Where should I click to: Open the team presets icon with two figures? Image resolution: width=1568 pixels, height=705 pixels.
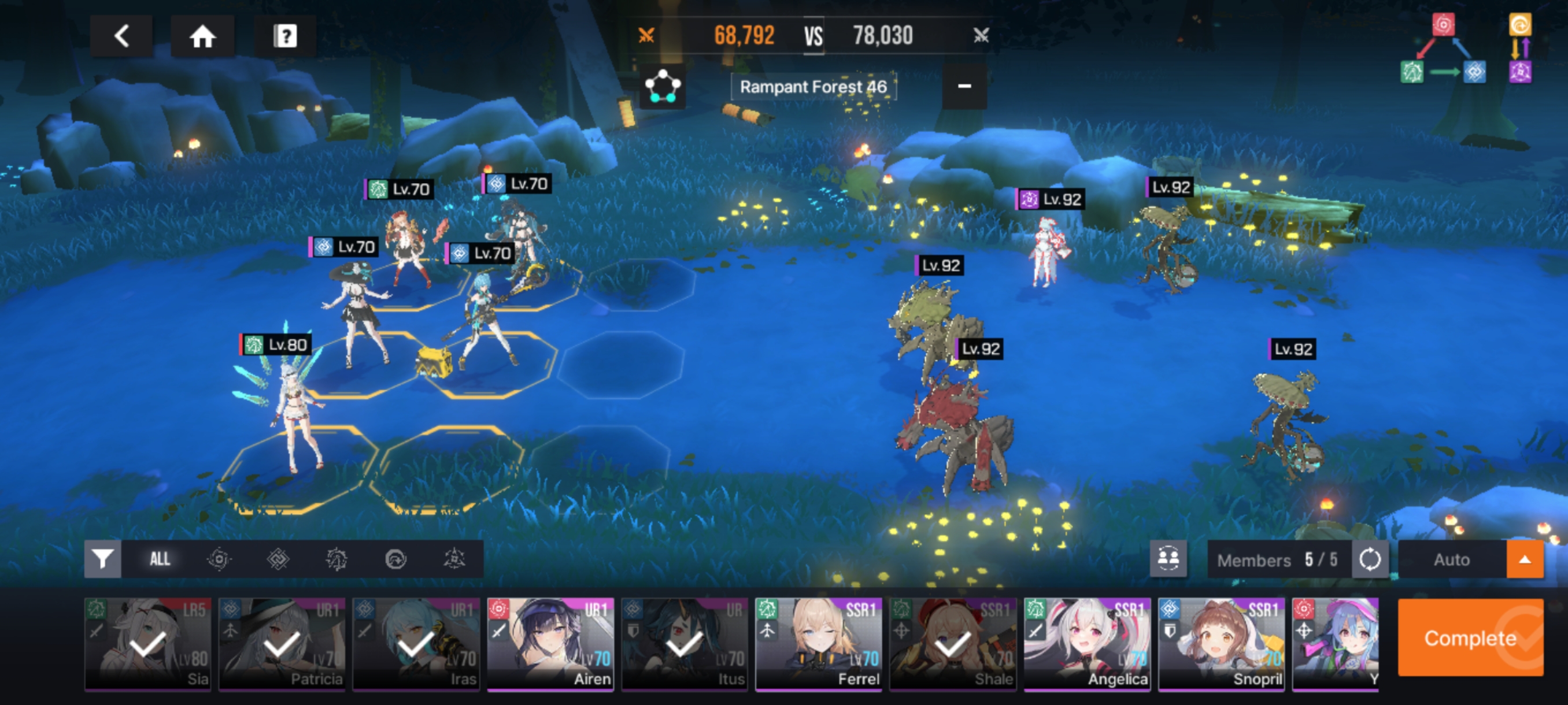pyautogui.click(x=1167, y=558)
